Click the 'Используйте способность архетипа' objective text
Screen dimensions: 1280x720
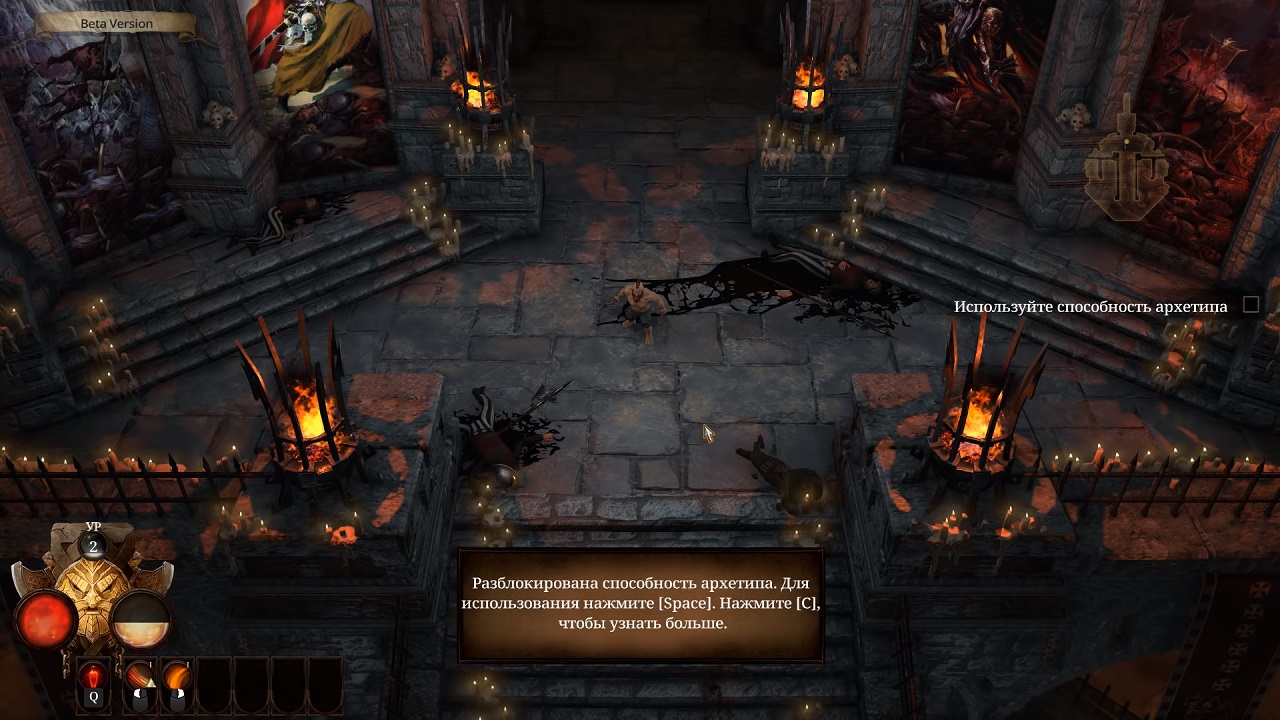[1090, 306]
